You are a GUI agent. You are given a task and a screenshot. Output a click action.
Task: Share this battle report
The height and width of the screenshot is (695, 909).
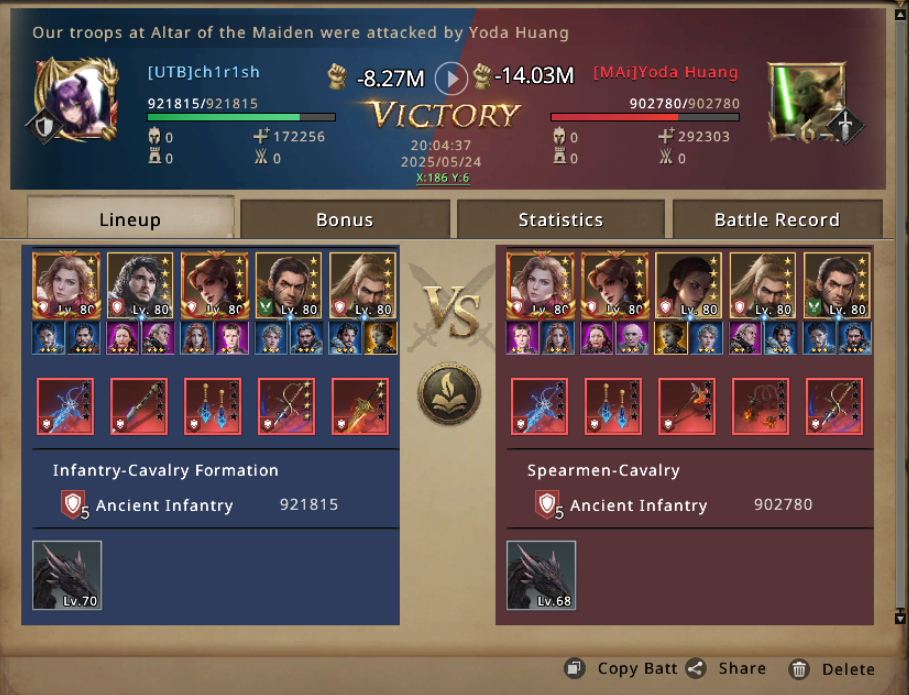[727, 669]
